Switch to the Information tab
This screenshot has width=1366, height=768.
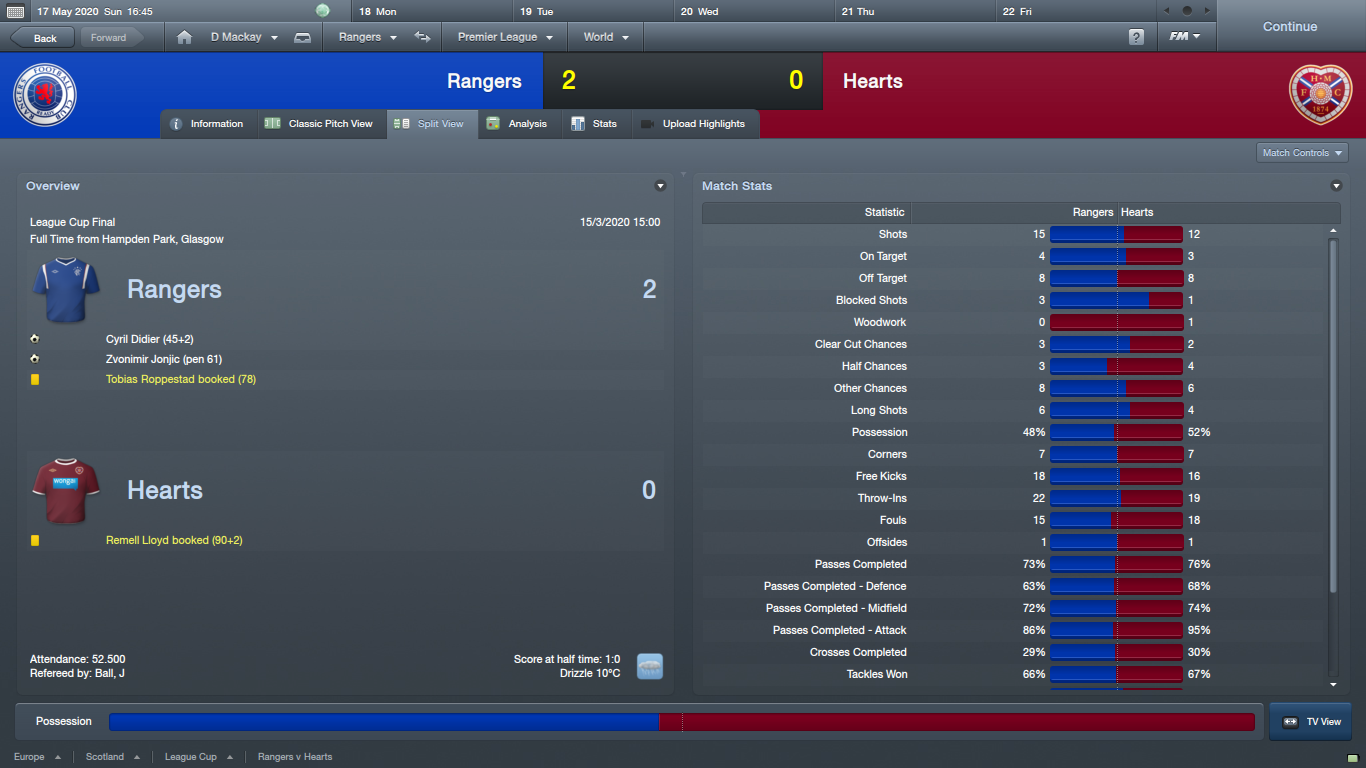click(207, 124)
